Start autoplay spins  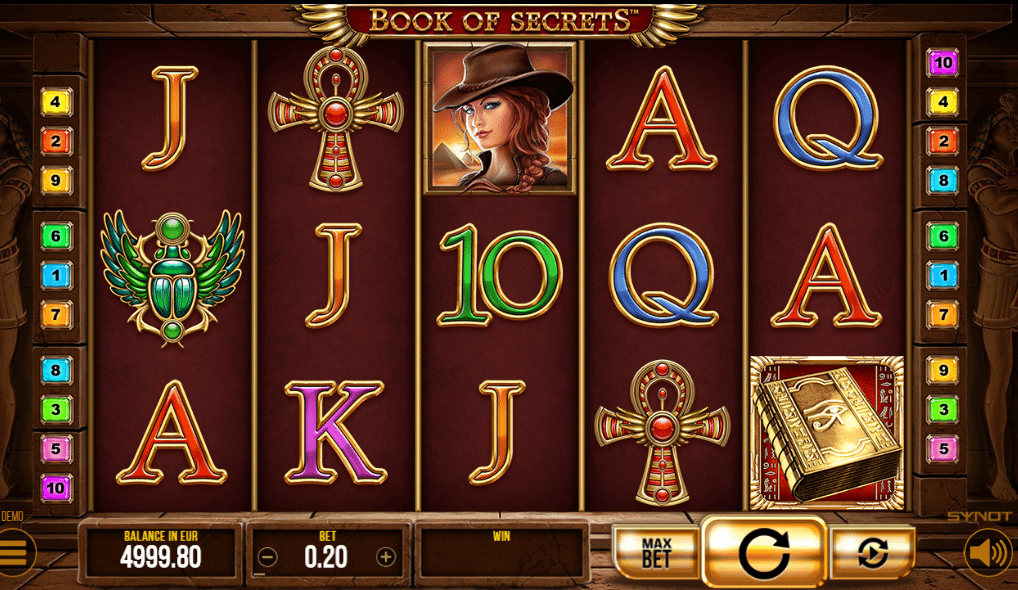point(872,552)
